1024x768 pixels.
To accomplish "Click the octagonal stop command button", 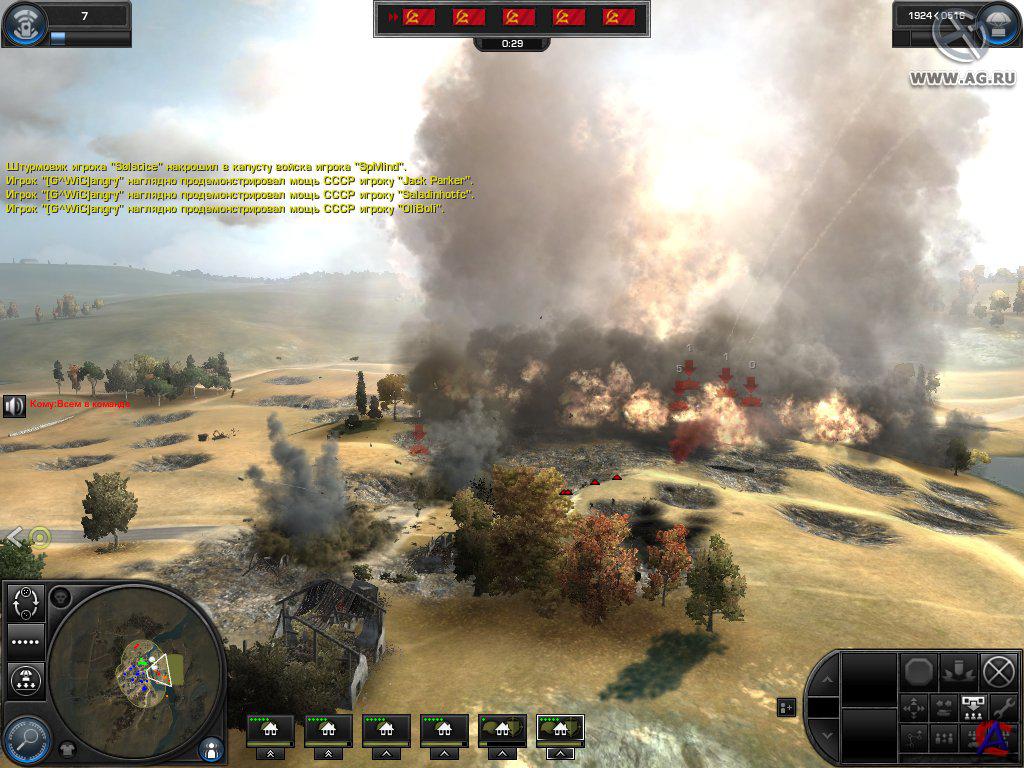I will 918,671.
